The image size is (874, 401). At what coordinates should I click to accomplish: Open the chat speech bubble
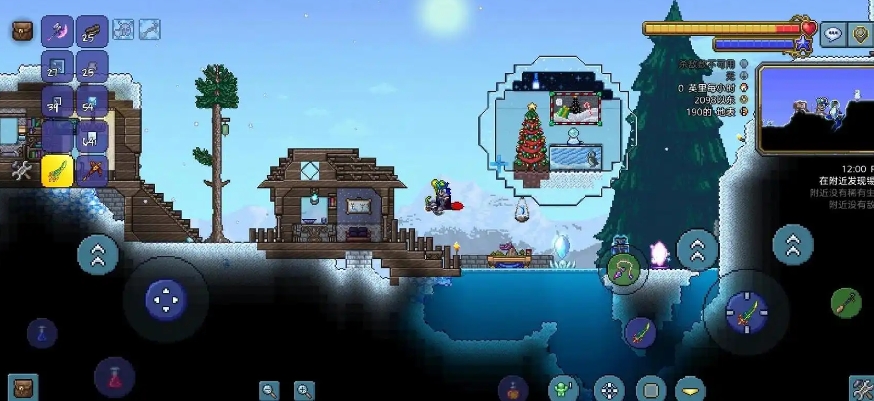pos(833,35)
